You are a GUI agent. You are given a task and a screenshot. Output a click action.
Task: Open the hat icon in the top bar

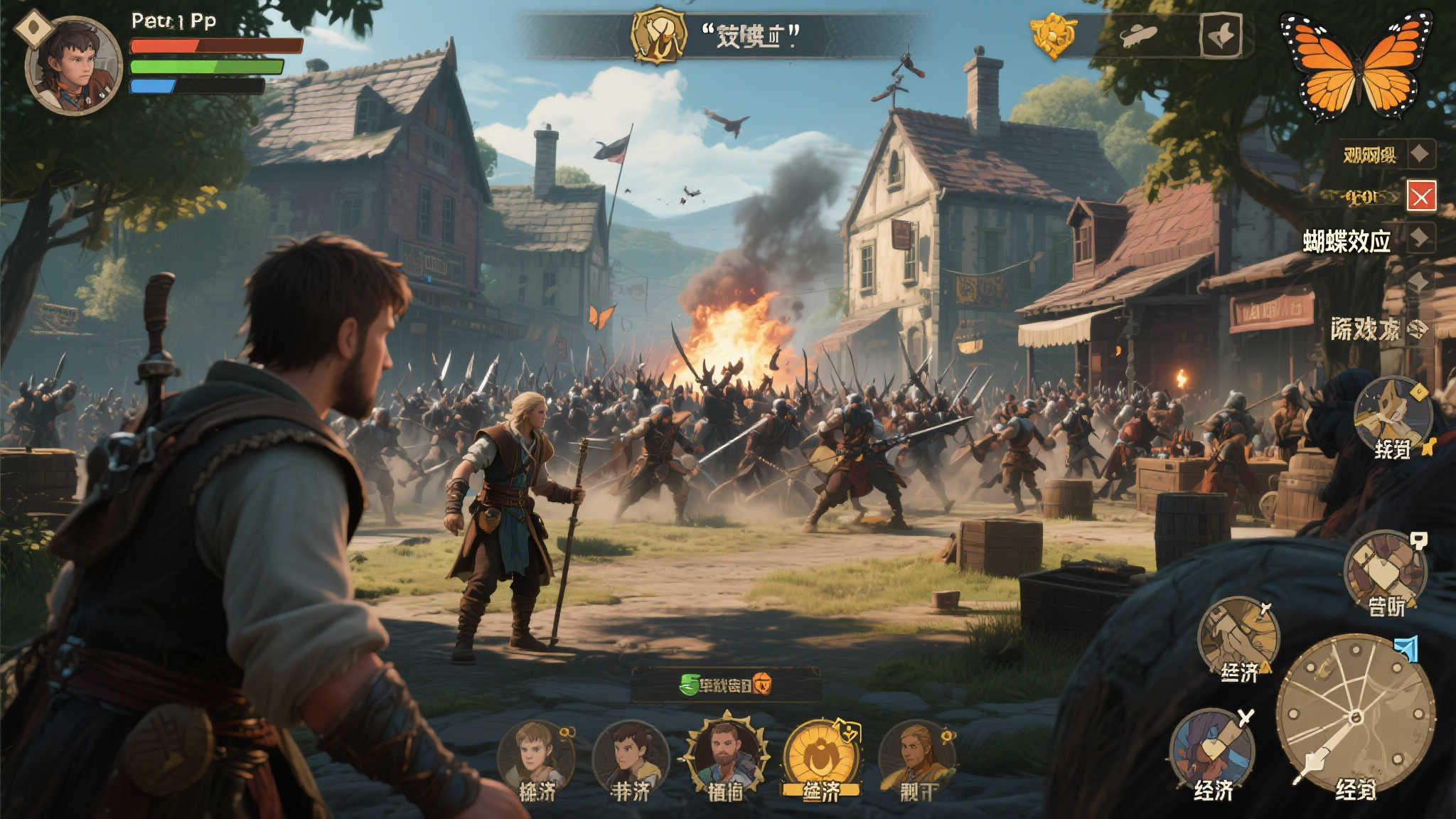pyautogui.click(x=1138, y=34)
